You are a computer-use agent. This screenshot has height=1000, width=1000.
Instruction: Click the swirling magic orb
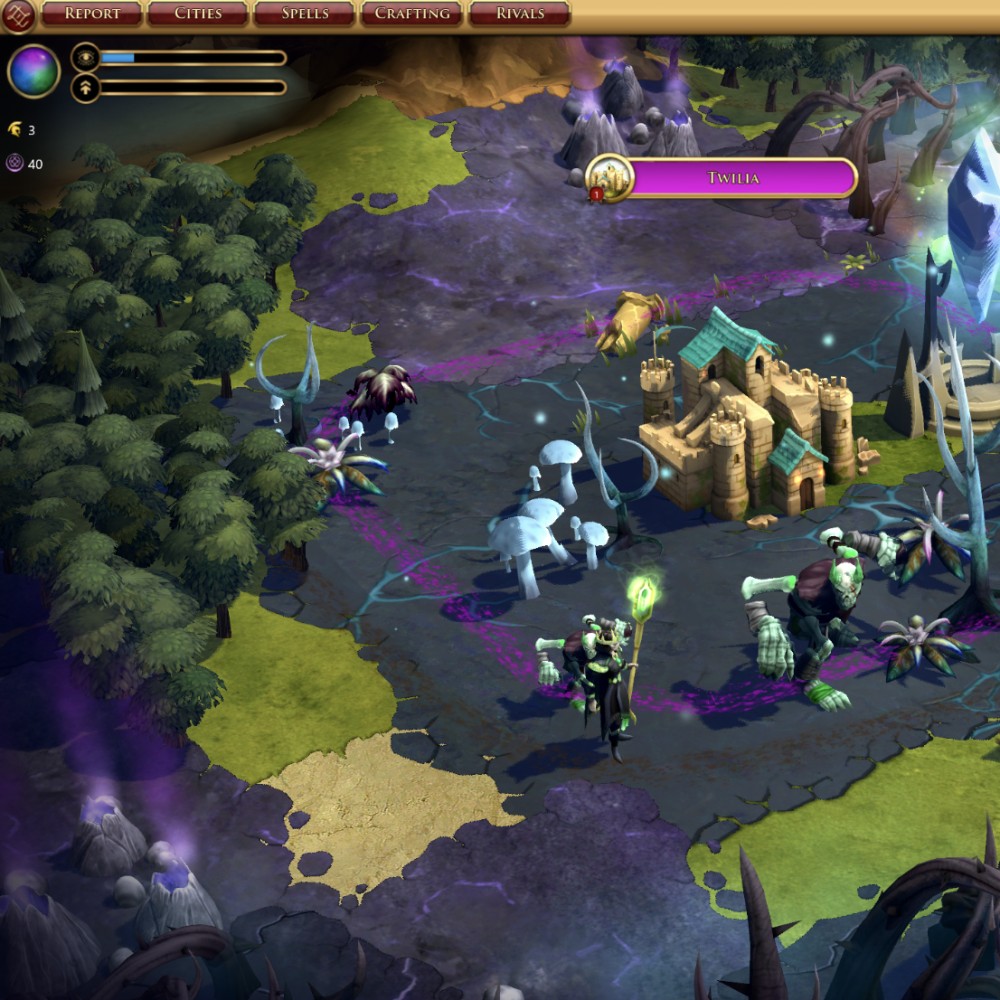[34, 72]
